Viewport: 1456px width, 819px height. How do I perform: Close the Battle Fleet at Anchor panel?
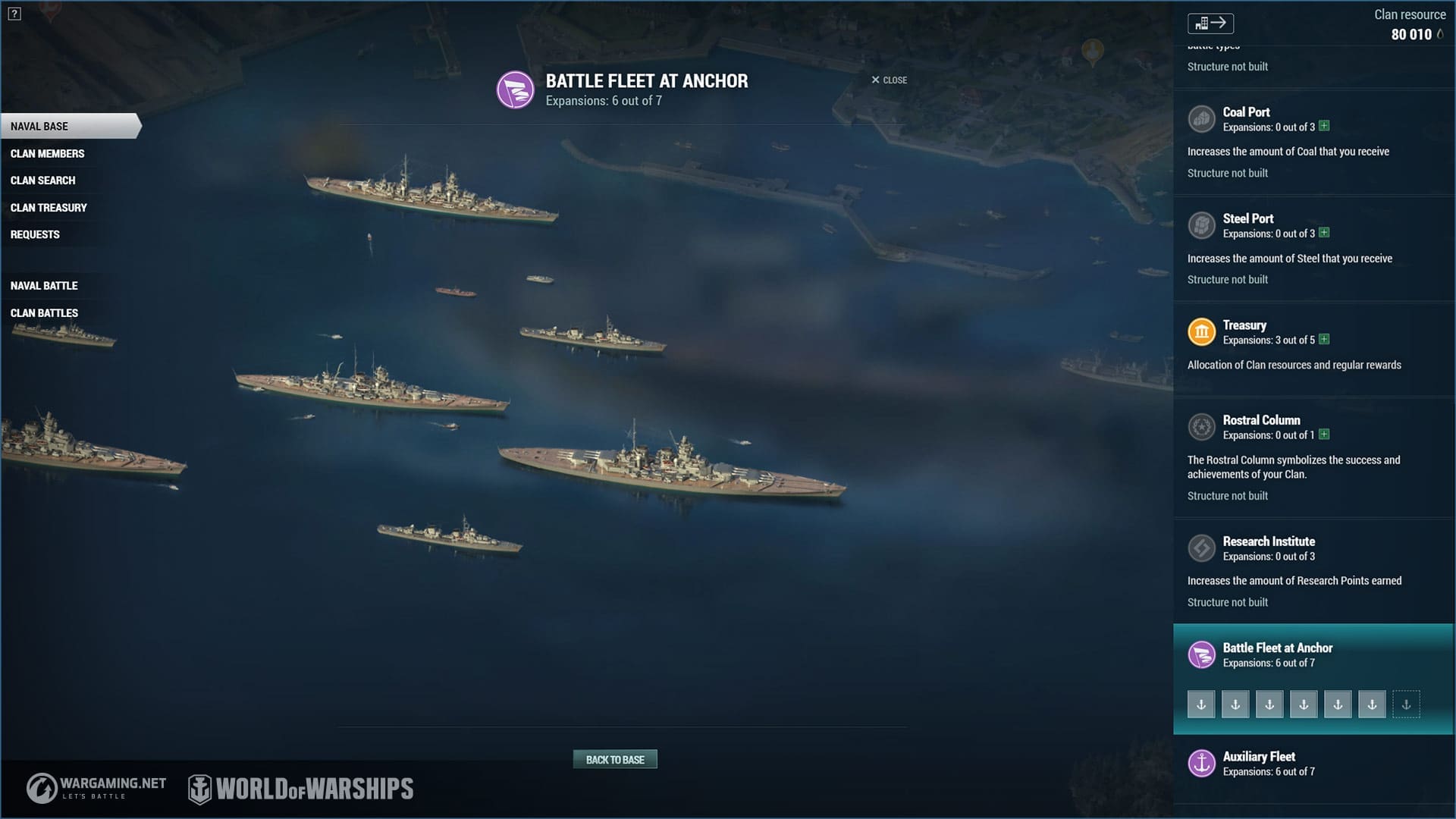(x=889, y=80)
